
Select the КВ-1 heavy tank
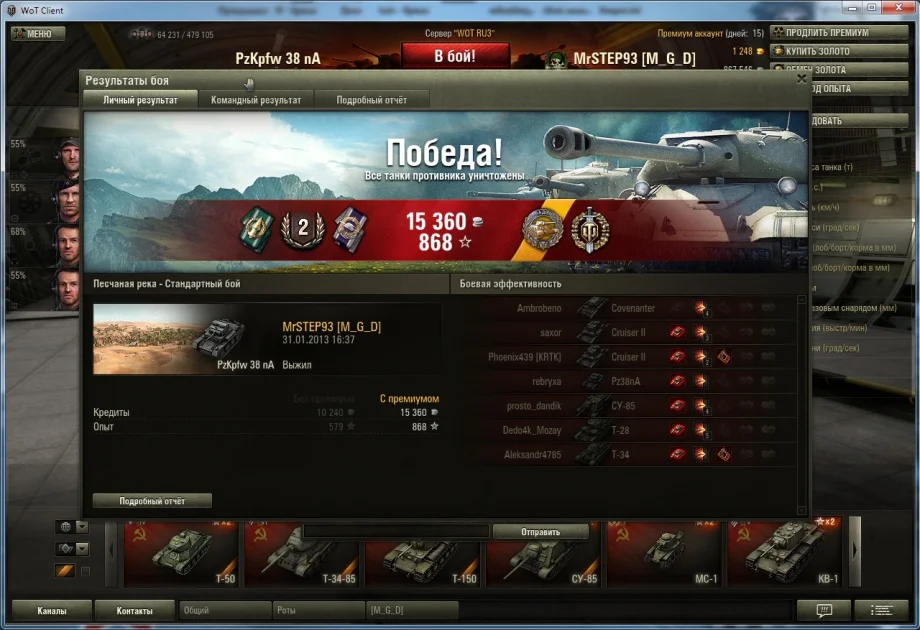coord(783,553)
